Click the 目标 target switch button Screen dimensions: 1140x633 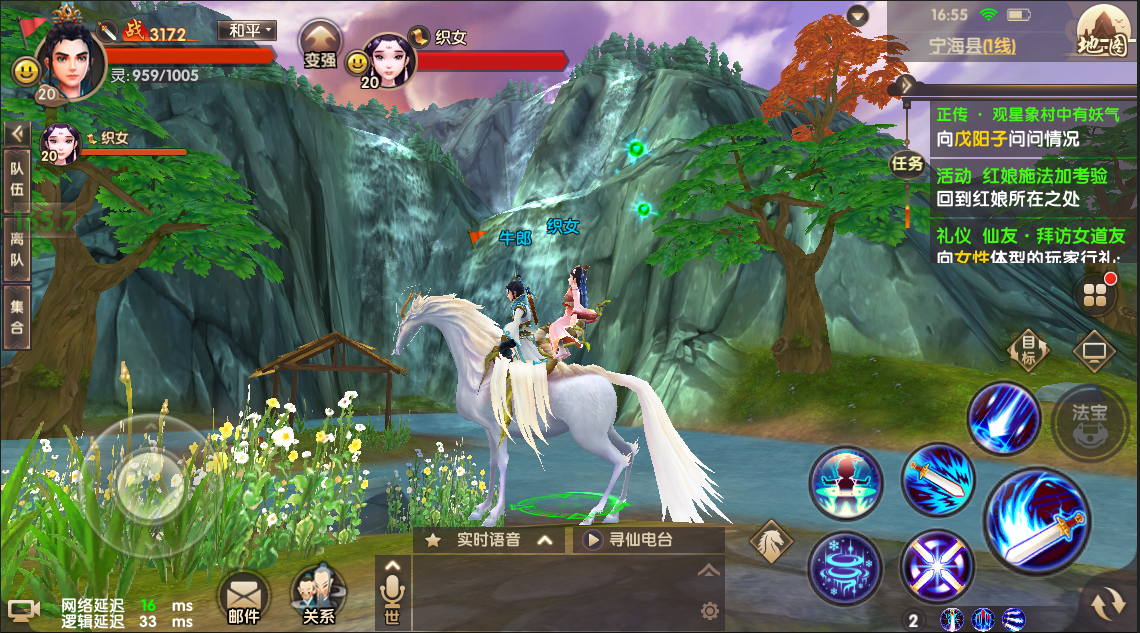coord(1029,351)
